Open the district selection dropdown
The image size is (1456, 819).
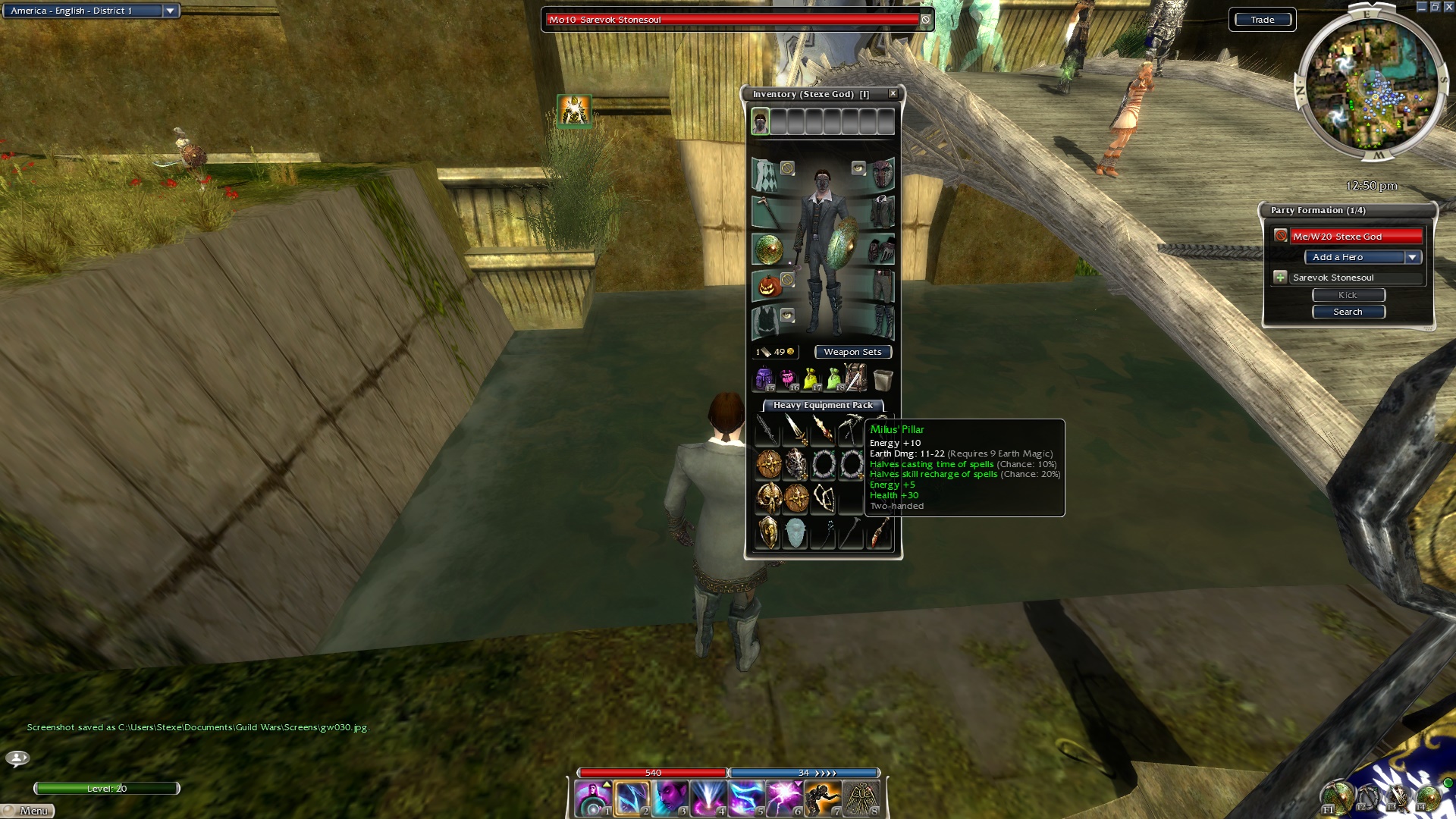[171, 11]
